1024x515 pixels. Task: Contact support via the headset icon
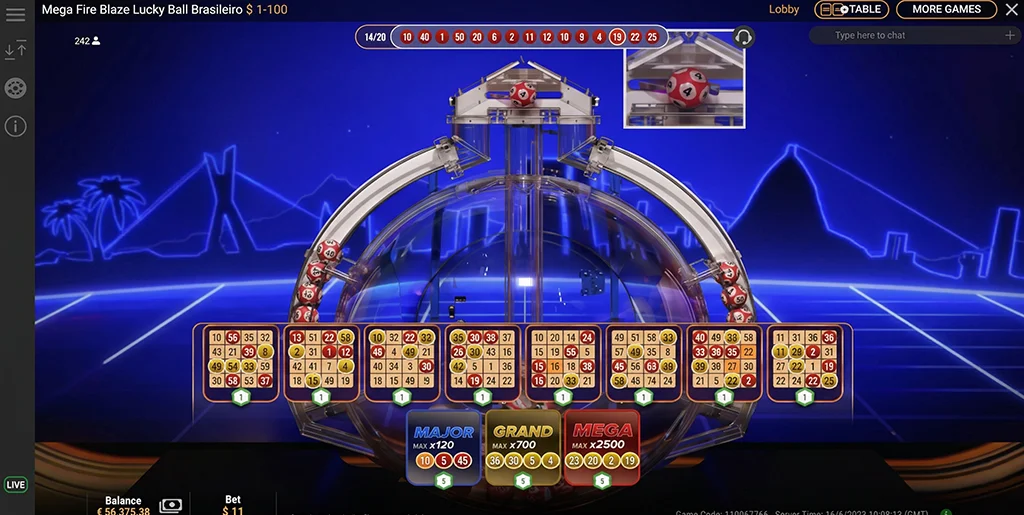pos(743,38)
